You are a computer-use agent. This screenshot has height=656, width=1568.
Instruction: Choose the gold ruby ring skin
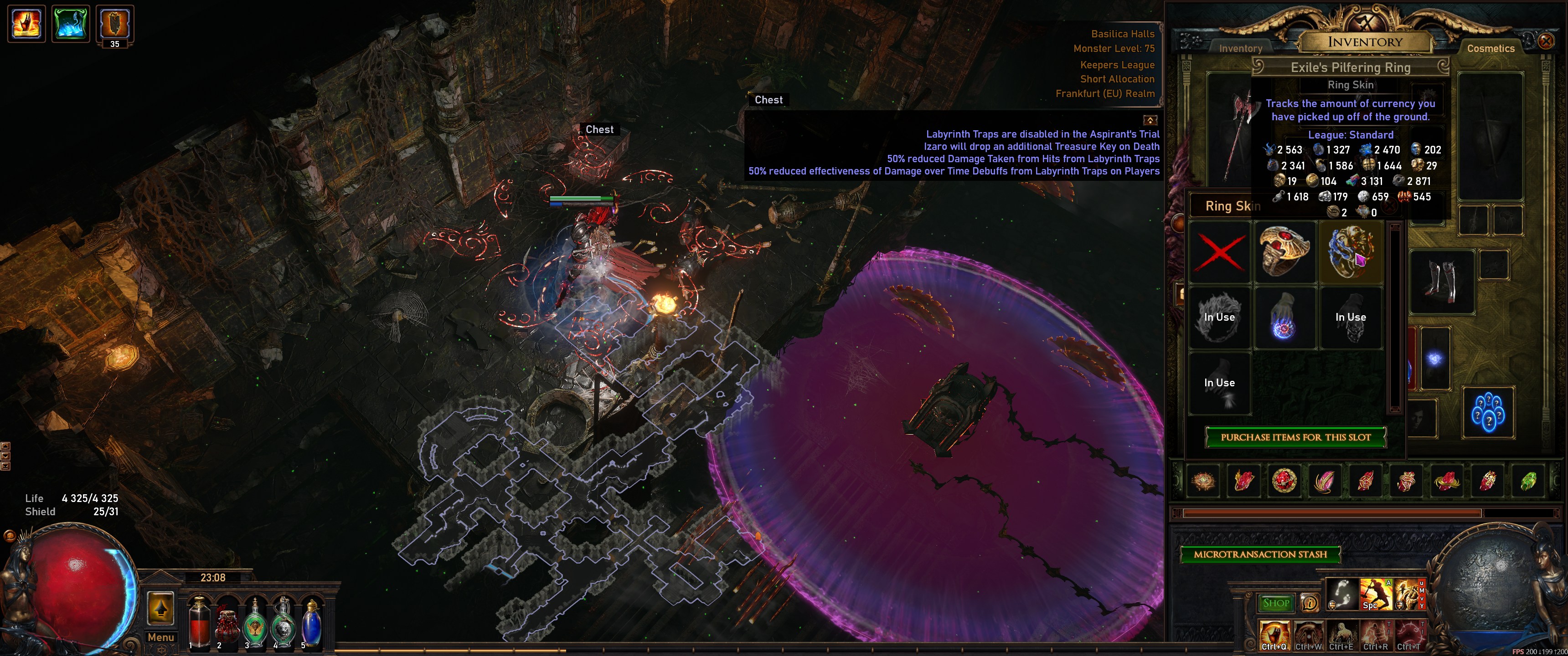coord(1284,252)
